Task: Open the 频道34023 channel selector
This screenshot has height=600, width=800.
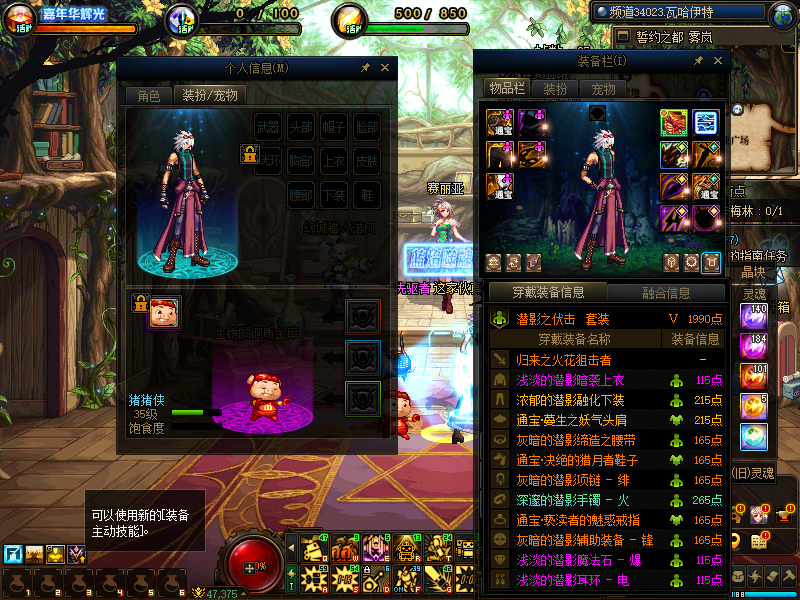Action: tap(685, 13)
